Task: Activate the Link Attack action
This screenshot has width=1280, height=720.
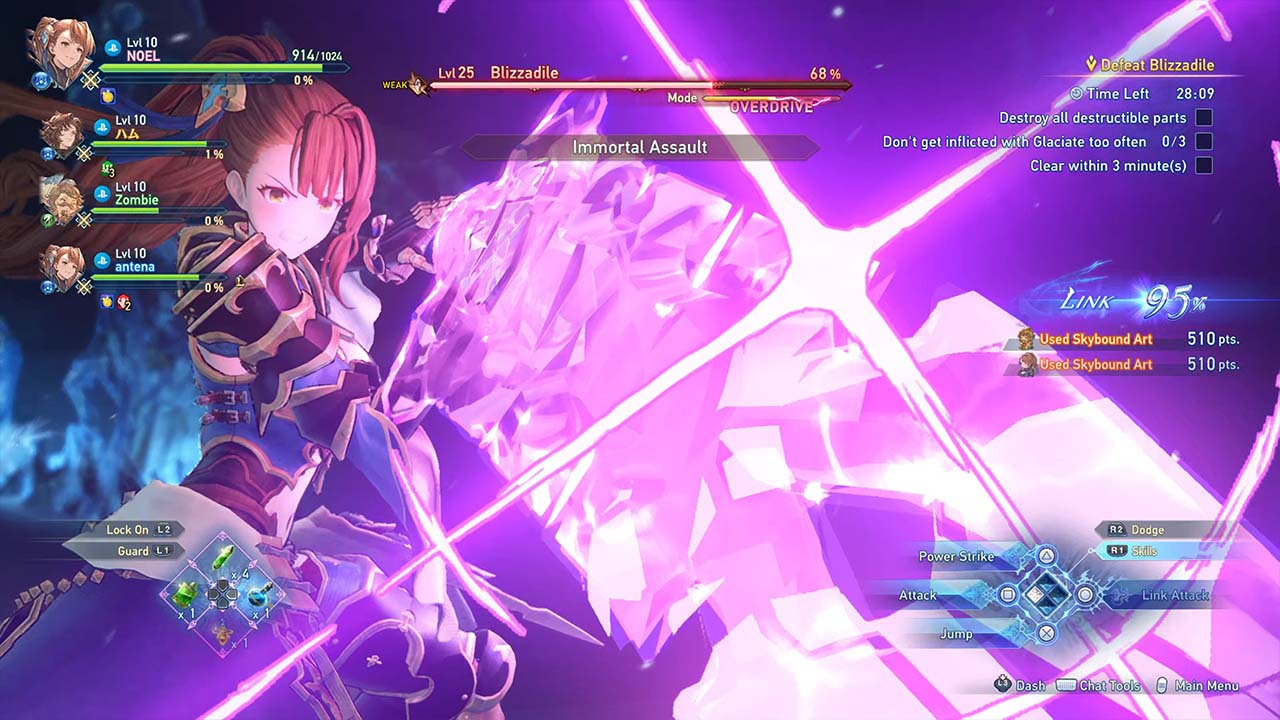Action: point(1085,595)
